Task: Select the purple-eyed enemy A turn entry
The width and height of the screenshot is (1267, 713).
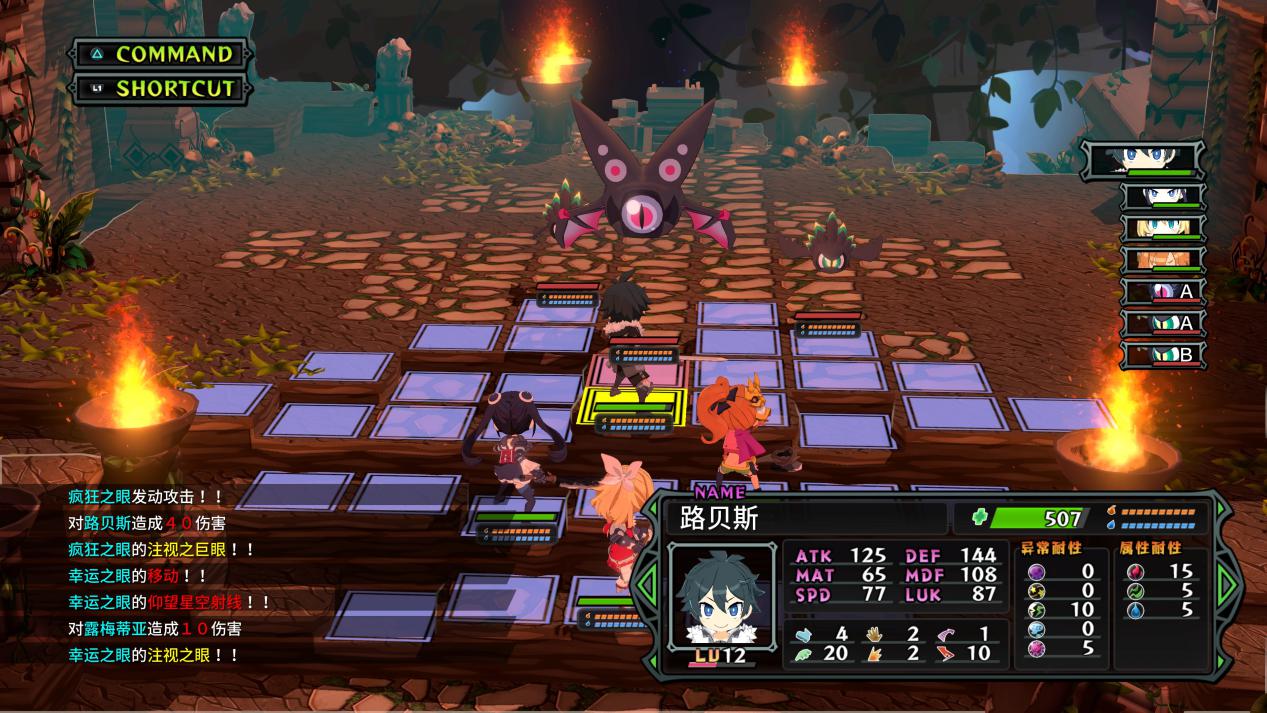Action: click(x=1161, y=291)
